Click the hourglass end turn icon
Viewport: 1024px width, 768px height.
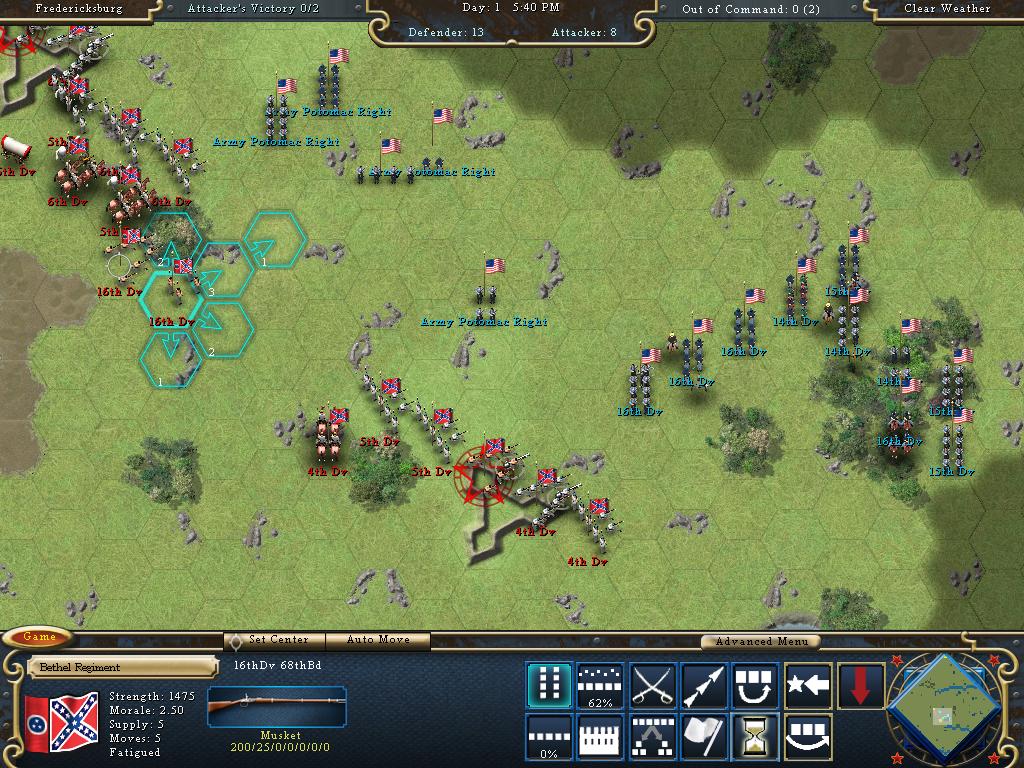coord(757,737)
